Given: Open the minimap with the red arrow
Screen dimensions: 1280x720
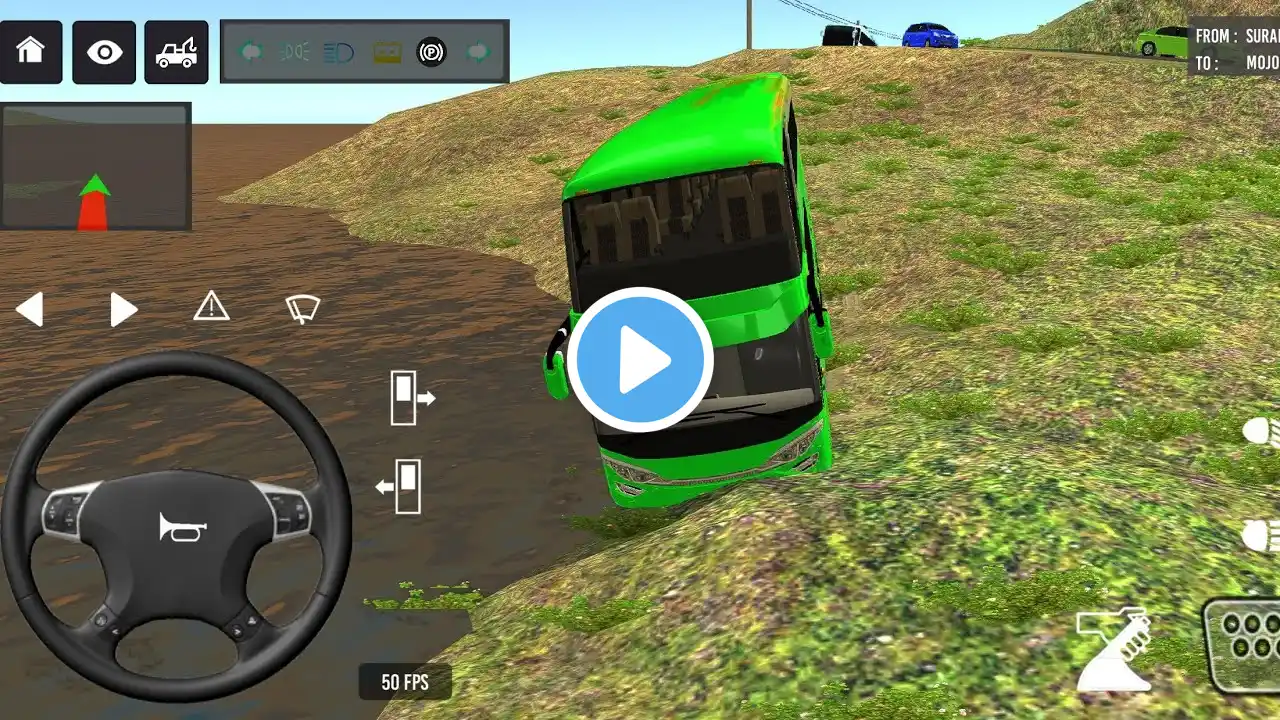Looking at the screenshot, I should click(x=95, y=167).
